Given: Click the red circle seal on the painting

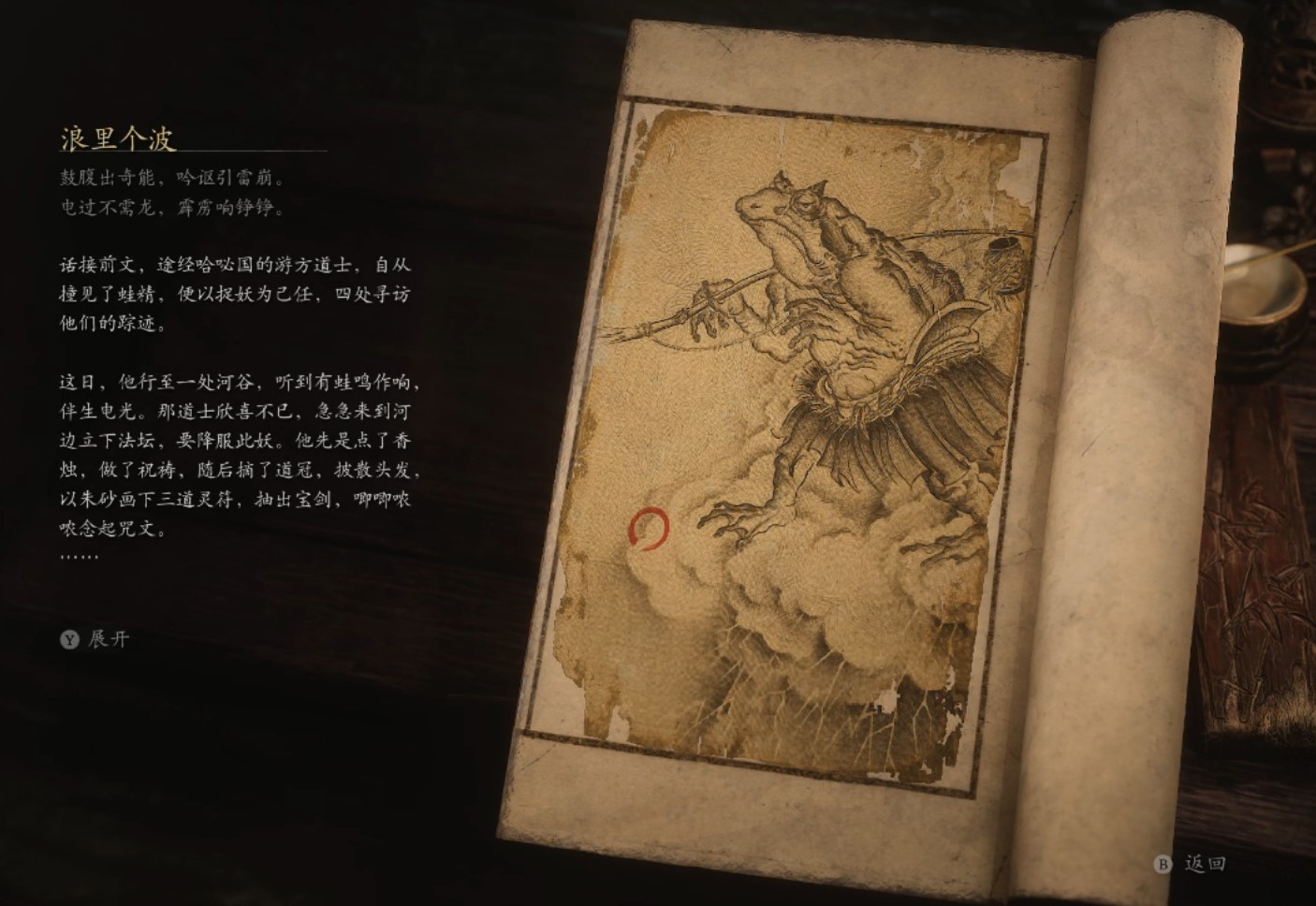Looking at the screenshot, I should point(650,530).
